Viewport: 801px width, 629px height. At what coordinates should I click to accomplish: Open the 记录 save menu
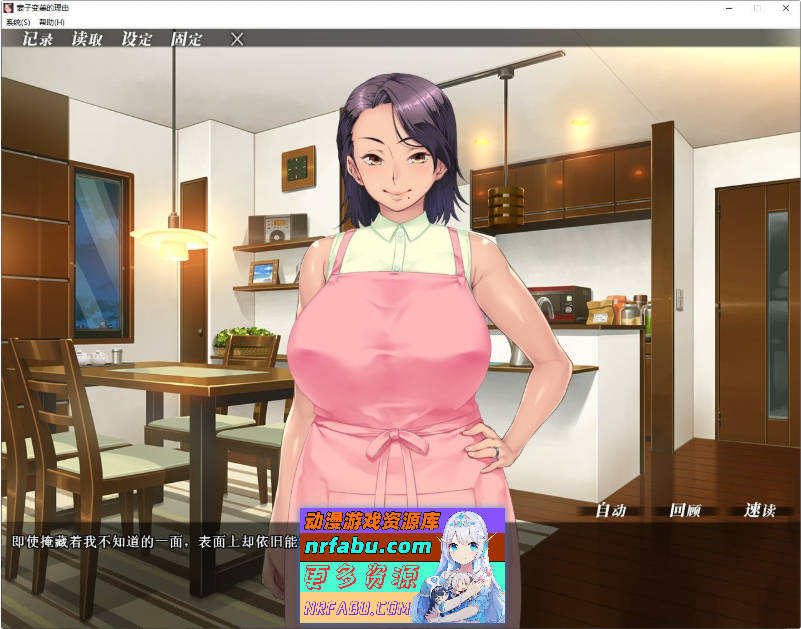coord(38,39)
